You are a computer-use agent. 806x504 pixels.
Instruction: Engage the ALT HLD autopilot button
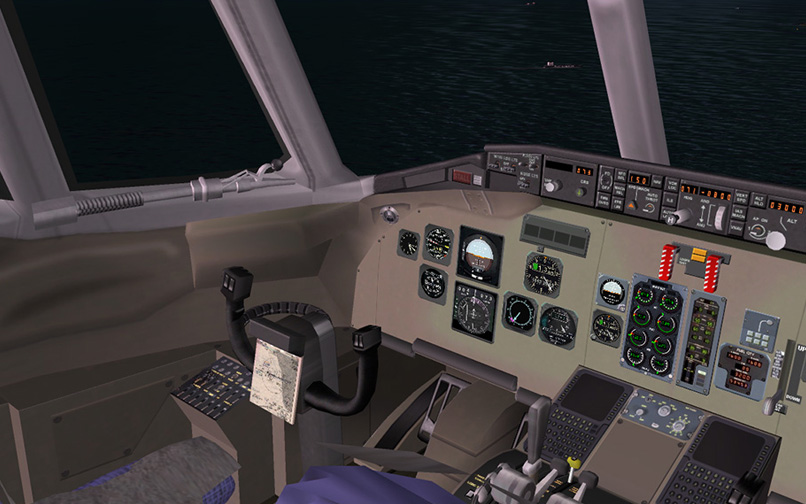click(x=758, y=200)
